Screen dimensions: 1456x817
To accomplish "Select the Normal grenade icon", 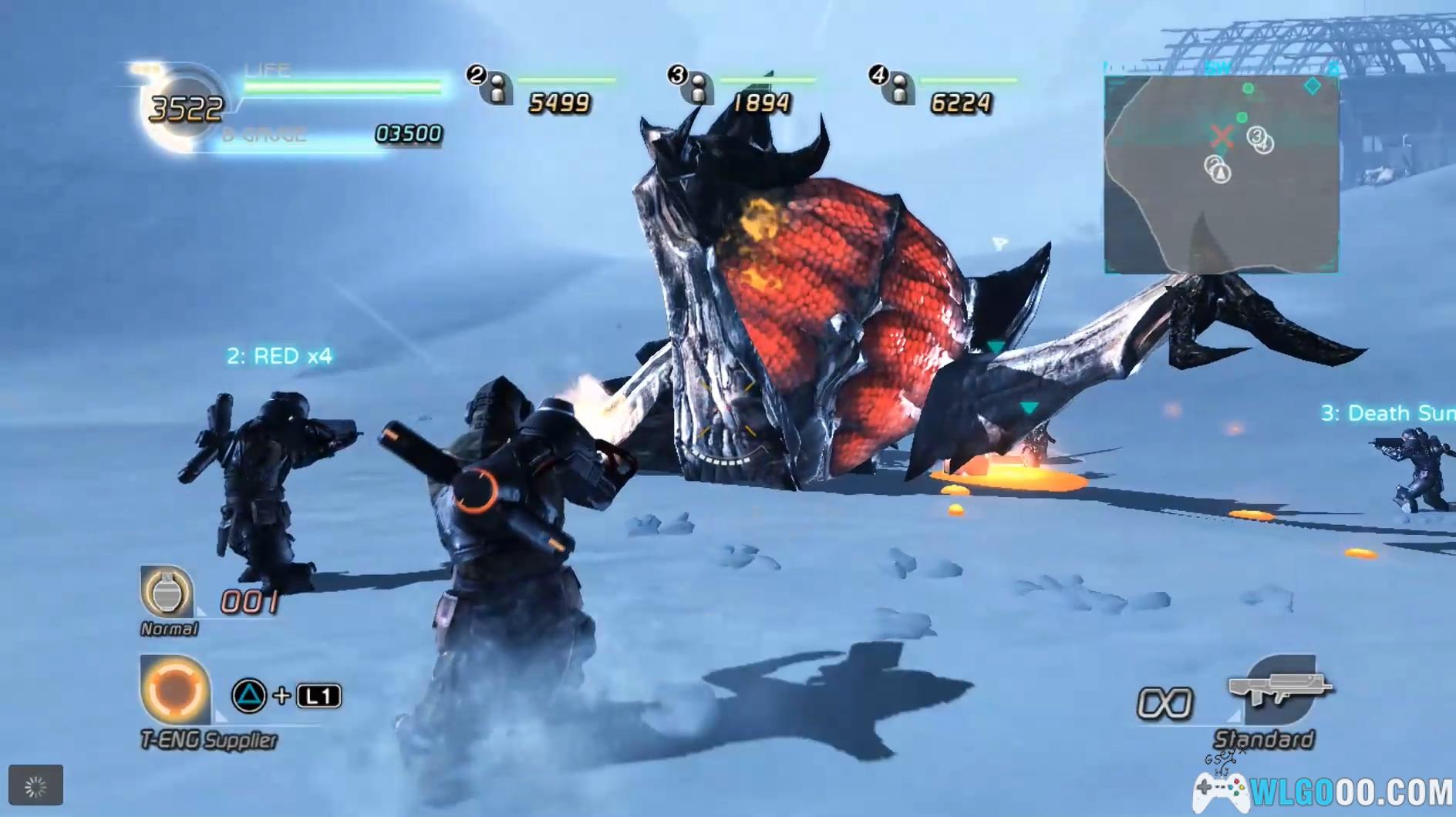I will [167, 592].
